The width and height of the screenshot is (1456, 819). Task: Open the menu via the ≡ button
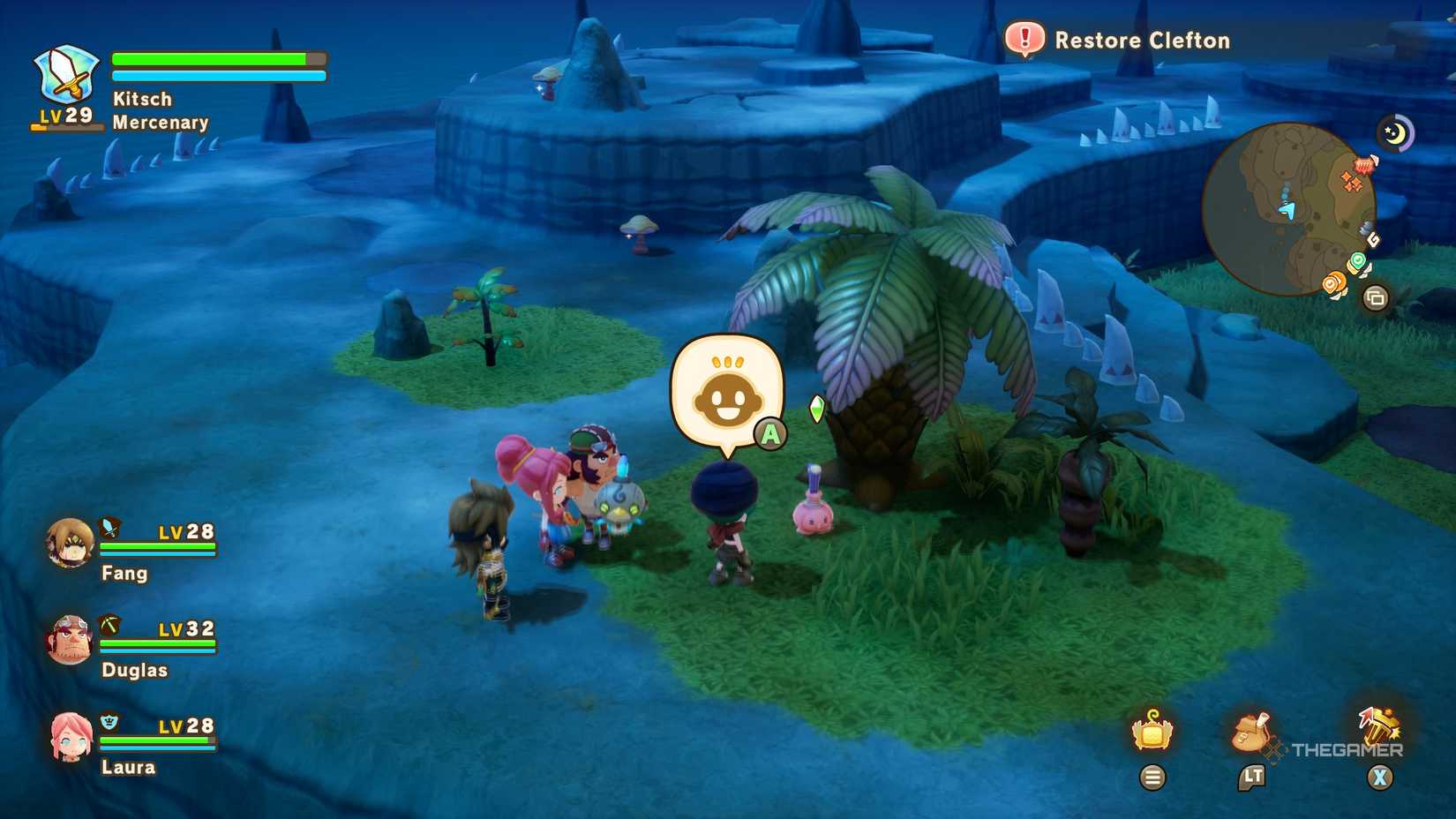pos(1153,778)
